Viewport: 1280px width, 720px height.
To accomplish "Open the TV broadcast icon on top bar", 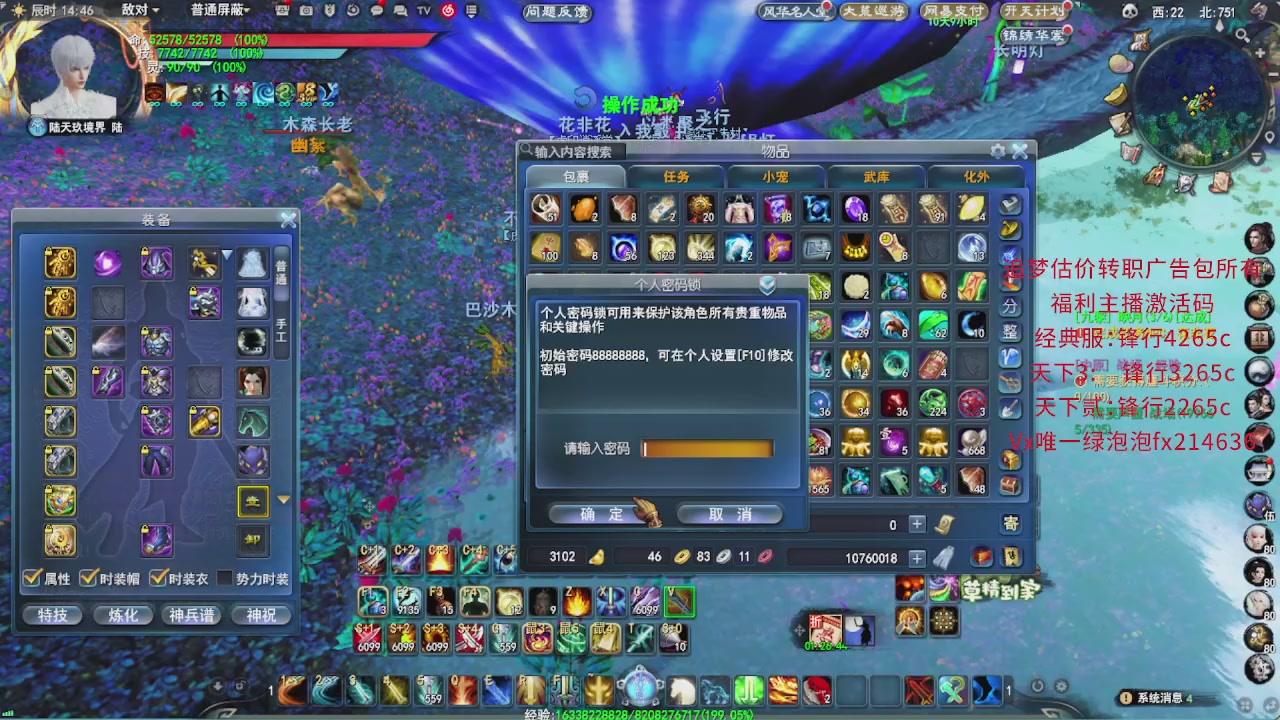I will pyautogui.click(x=422, y=10).
